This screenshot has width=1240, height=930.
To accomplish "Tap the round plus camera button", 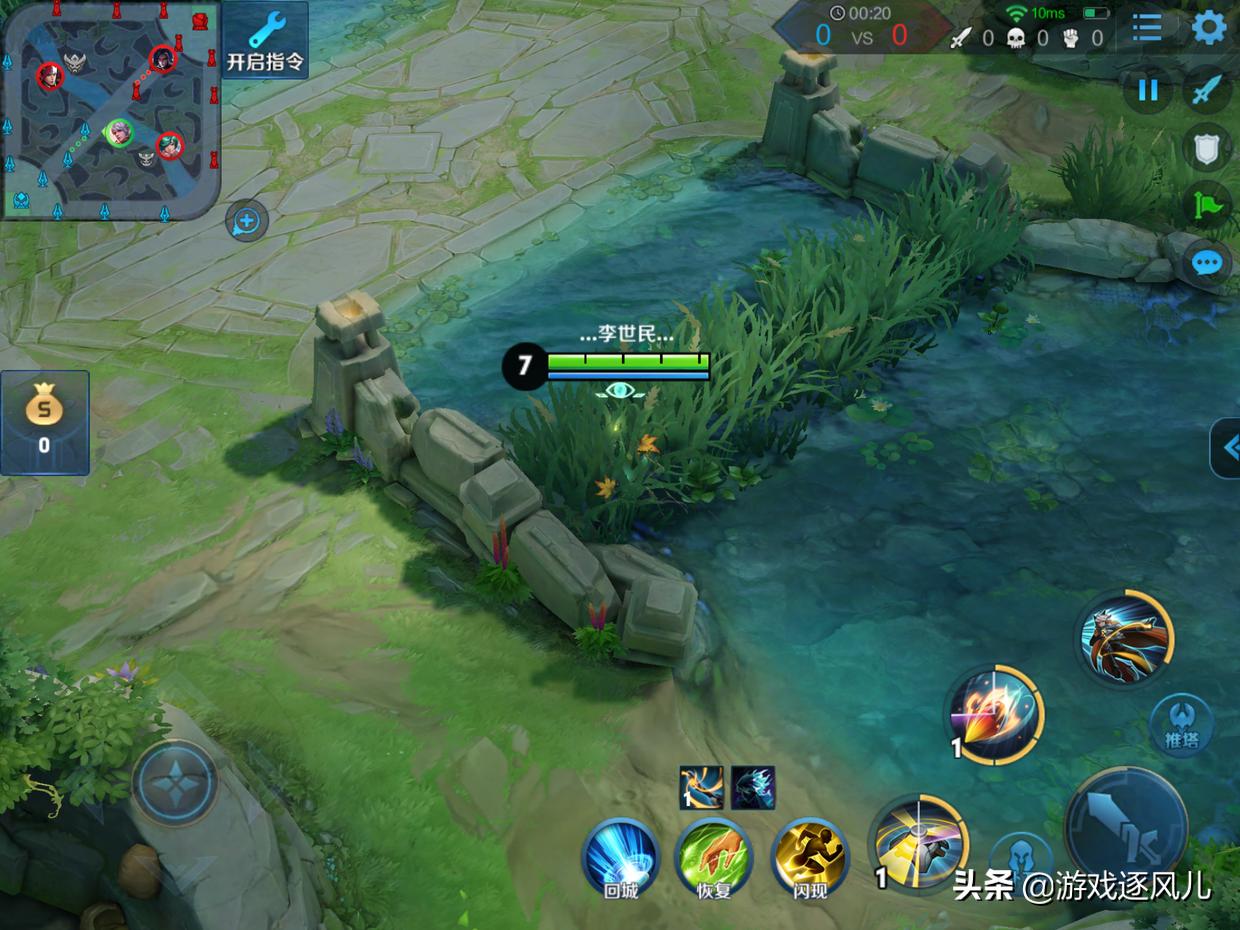I will coord(247,220).
